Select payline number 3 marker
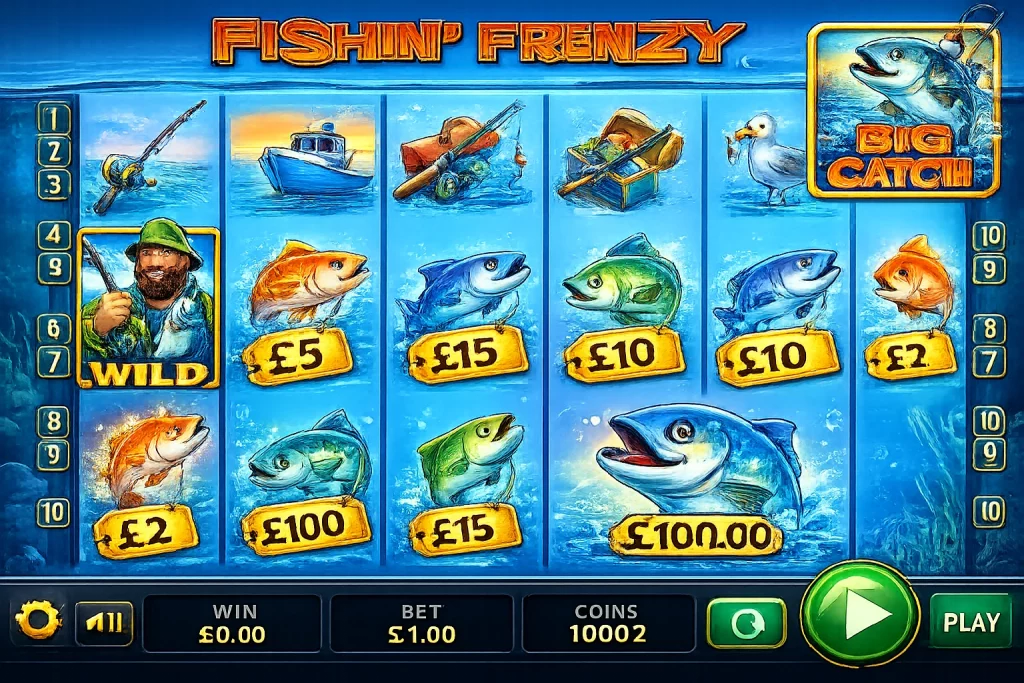Screen dimensions: 1024x683 [x=54, y=184]
